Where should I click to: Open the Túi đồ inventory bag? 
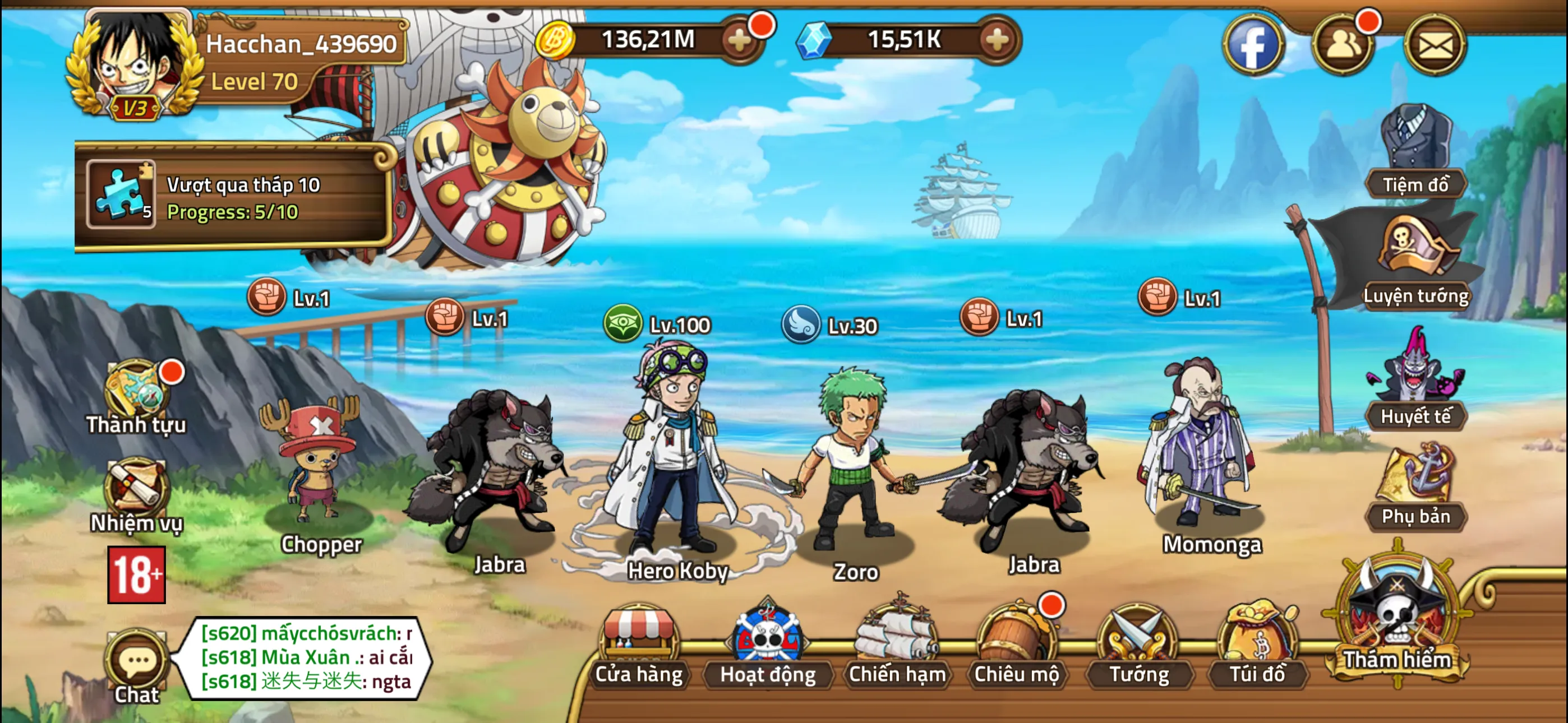[x=1257, y=645]
